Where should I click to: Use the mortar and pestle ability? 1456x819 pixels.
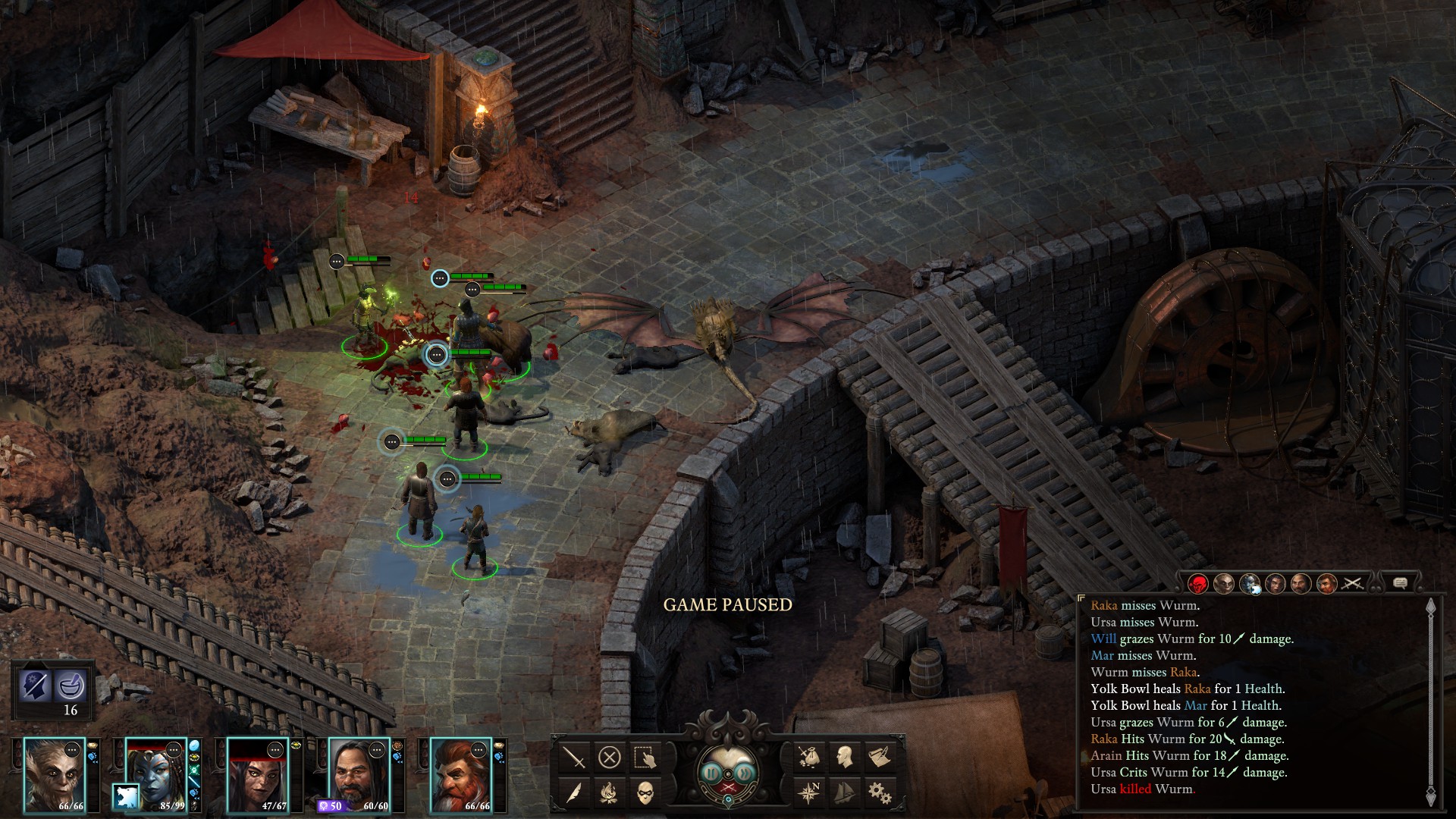[x=71, y=686]
